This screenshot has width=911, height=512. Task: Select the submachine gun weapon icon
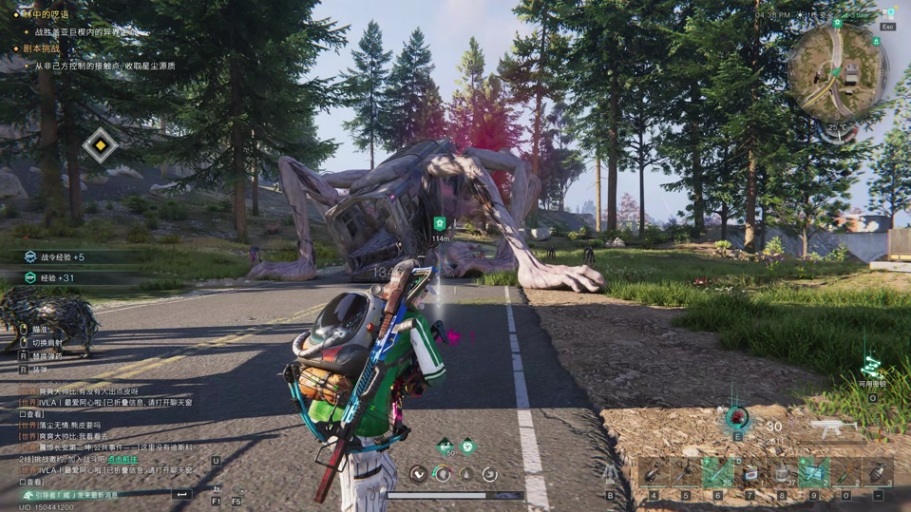(x=828, y=428)
